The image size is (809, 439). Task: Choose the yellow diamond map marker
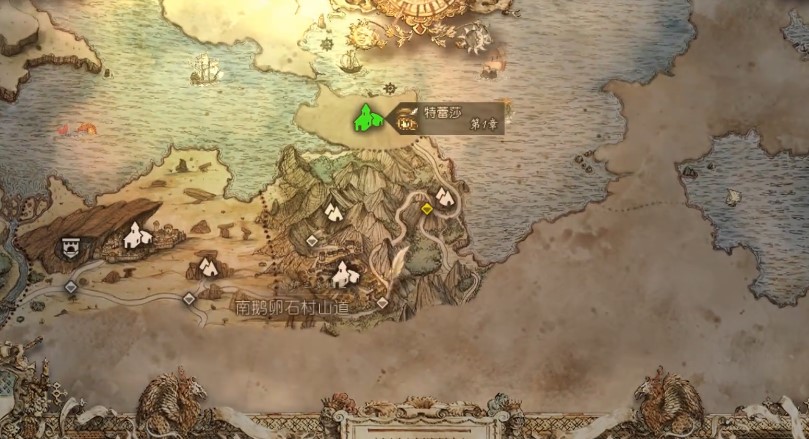coord(427,209)
